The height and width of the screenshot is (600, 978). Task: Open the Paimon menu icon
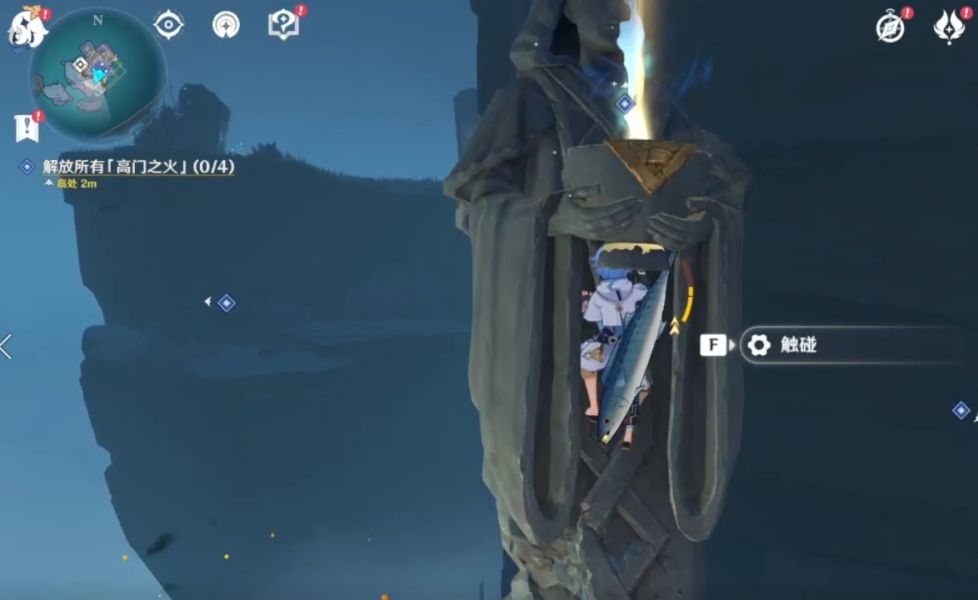pyautogui.click(x=27, y=28)
